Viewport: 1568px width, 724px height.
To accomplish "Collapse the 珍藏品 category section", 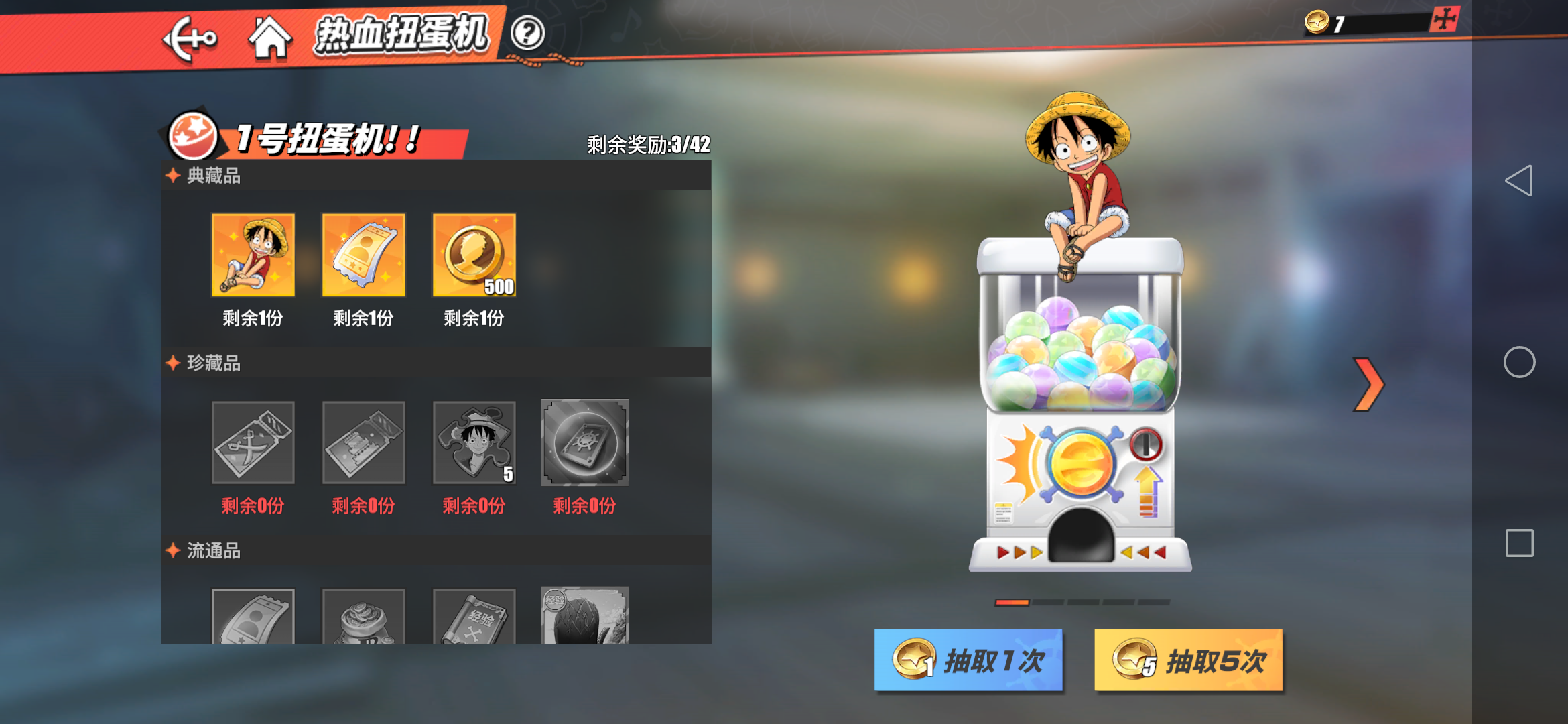I will pyautogui.click(x=214, y=363).
